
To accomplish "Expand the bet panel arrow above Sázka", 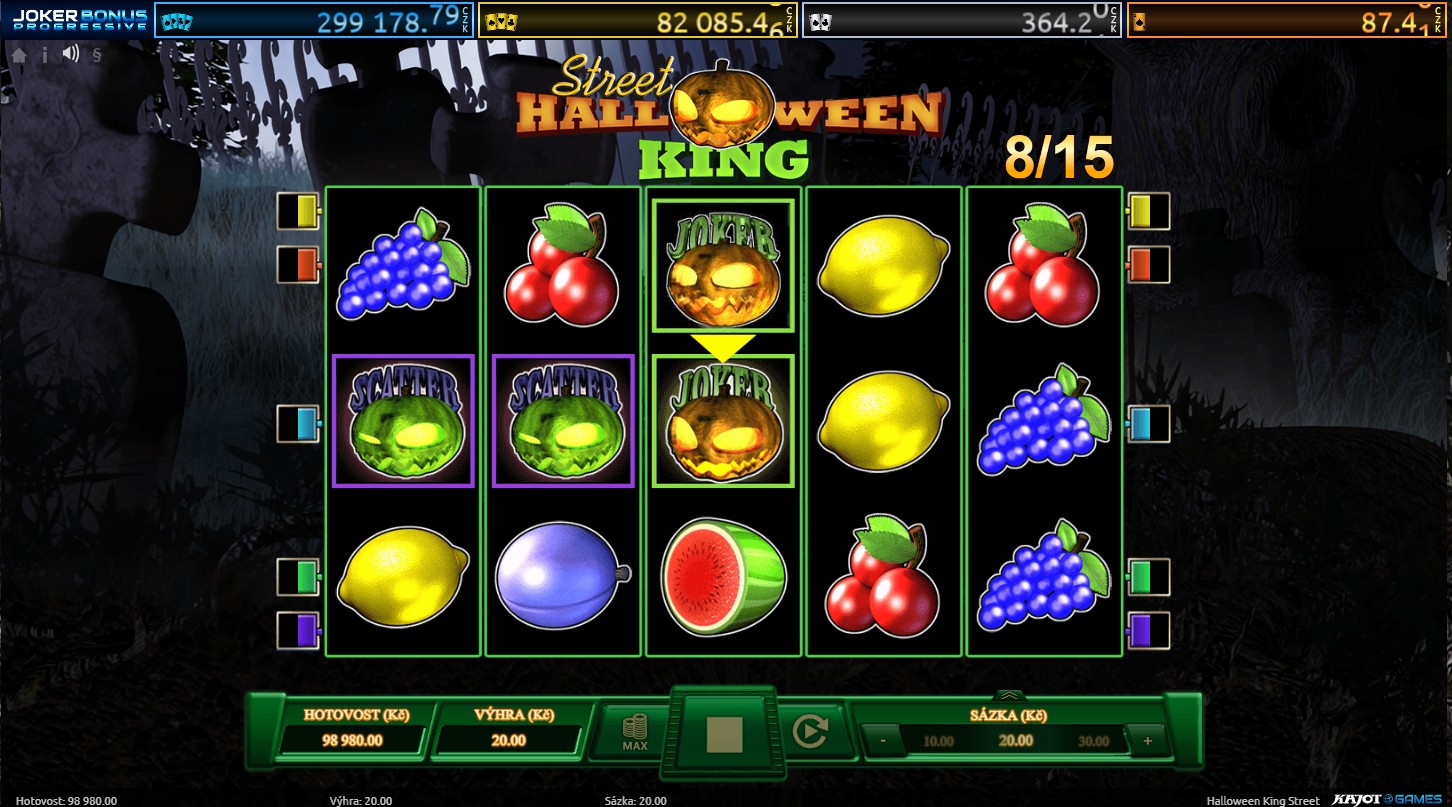I will click(1009, 695).
